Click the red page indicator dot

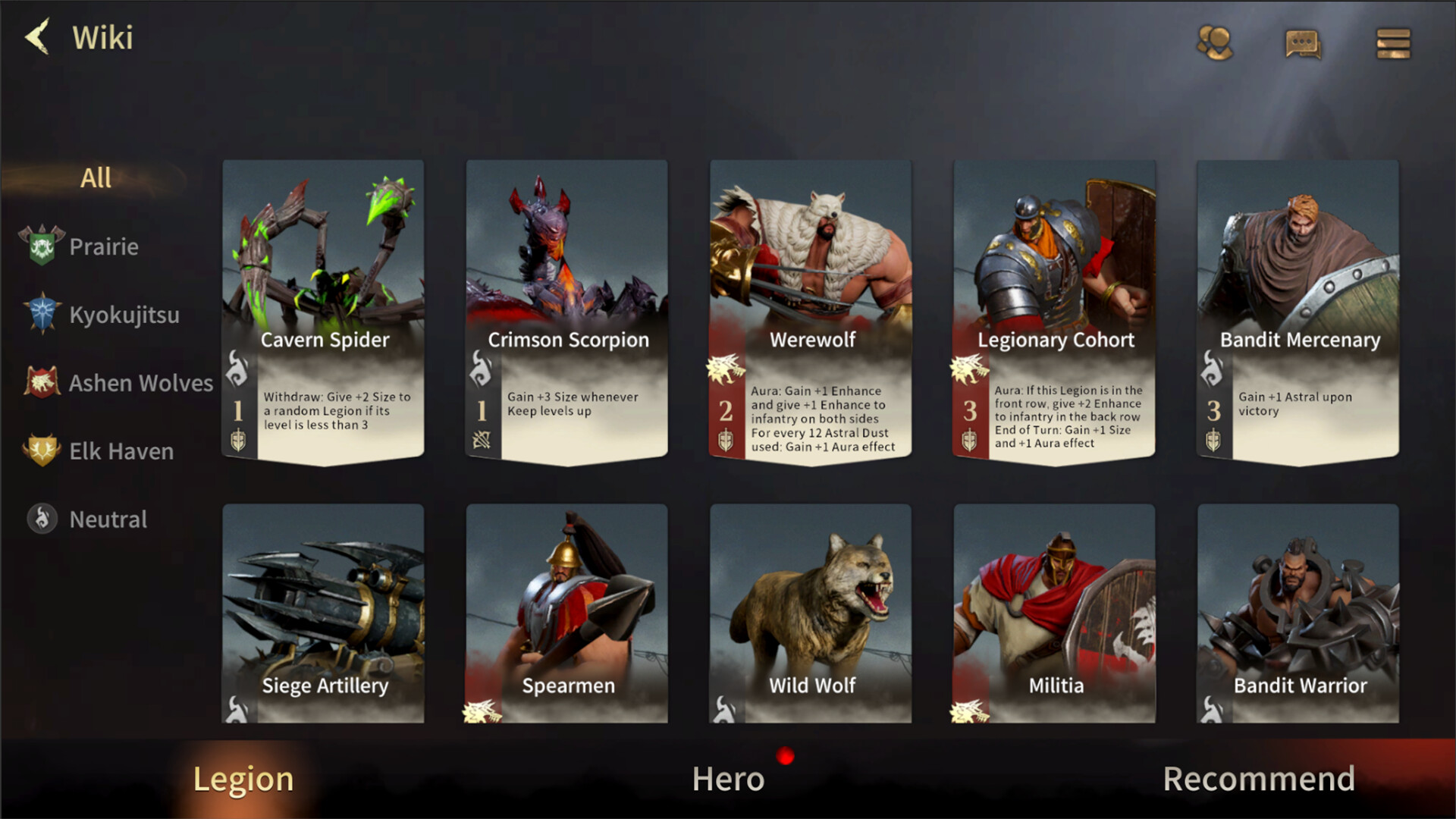point(786,755)
